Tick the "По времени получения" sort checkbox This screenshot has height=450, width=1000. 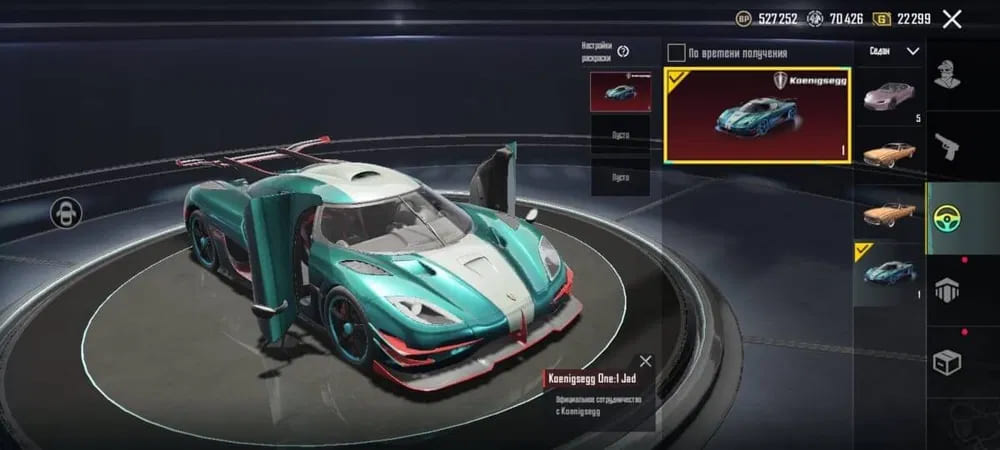tap(677, 53)
